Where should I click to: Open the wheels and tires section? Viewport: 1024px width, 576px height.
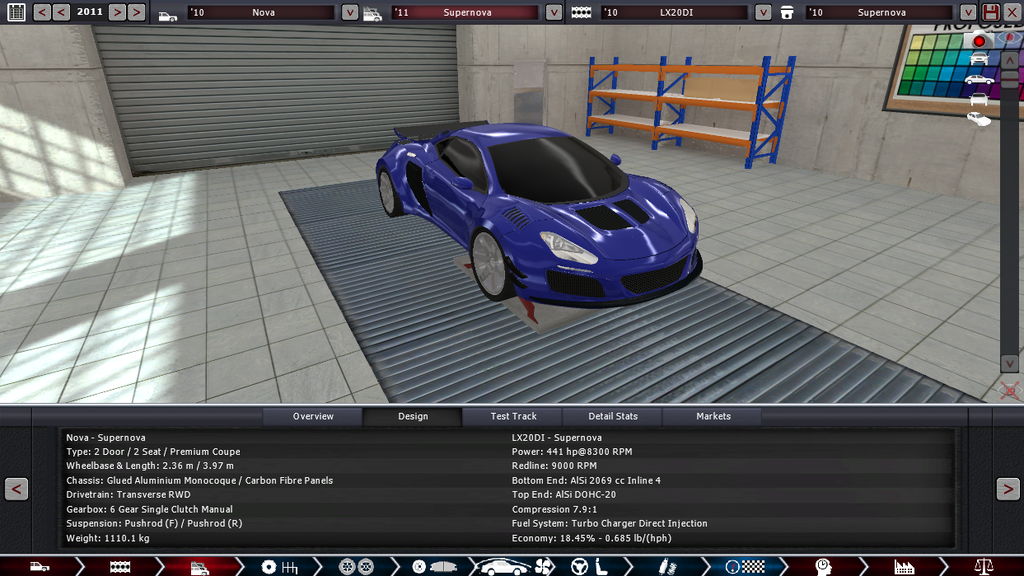(x=349, y=567)
